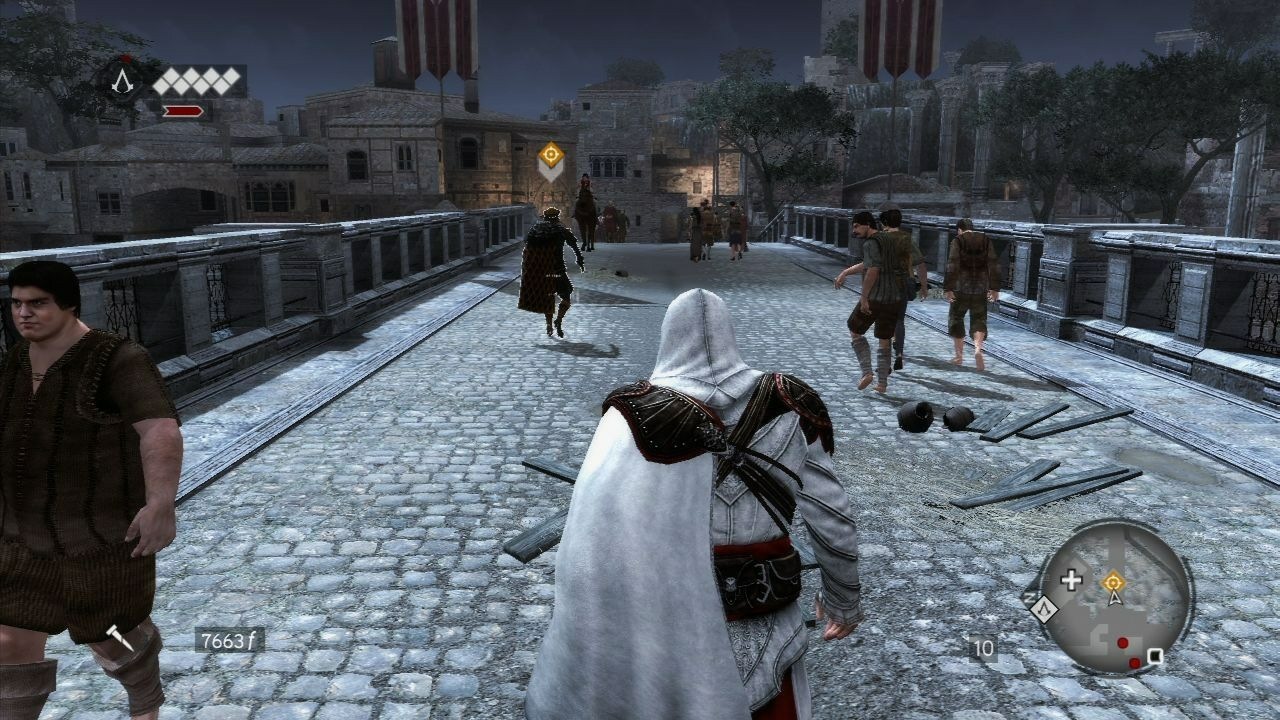Viewport: 1280px width, 720px height.
Task: Click the white player arrow on the minimap
Action: point(1115,598)
